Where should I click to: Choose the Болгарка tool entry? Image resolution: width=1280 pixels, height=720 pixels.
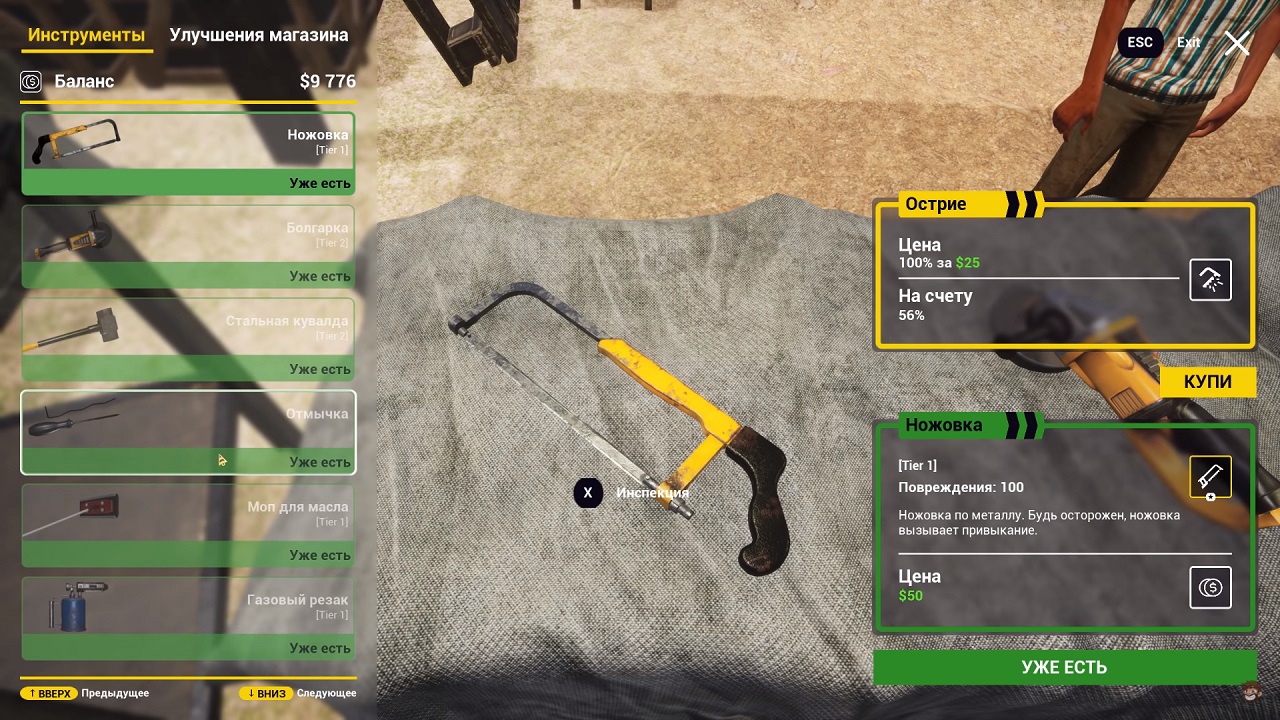188,247
